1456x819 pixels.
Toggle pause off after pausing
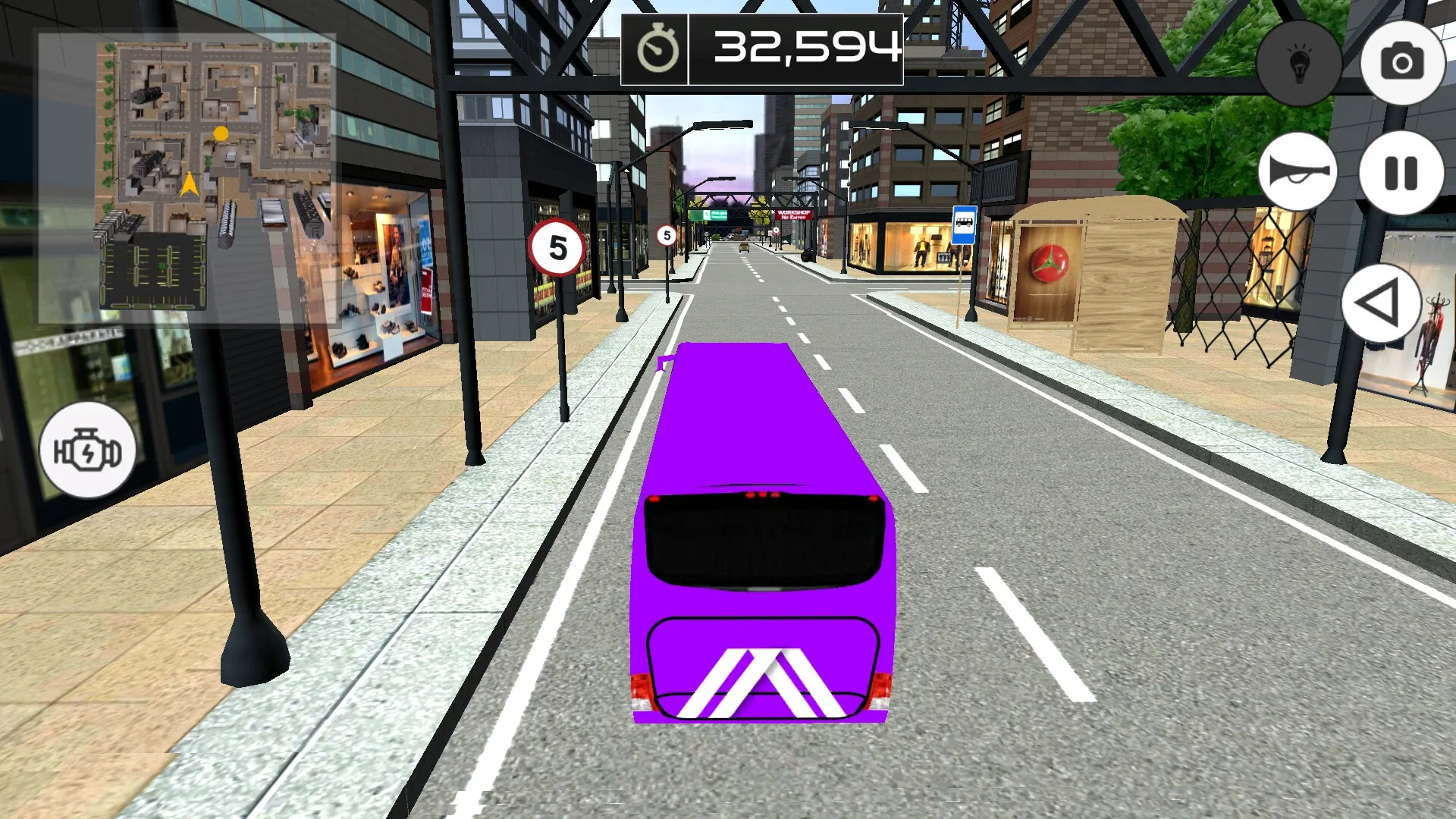pyautogui.click(x=1403, y=171)
